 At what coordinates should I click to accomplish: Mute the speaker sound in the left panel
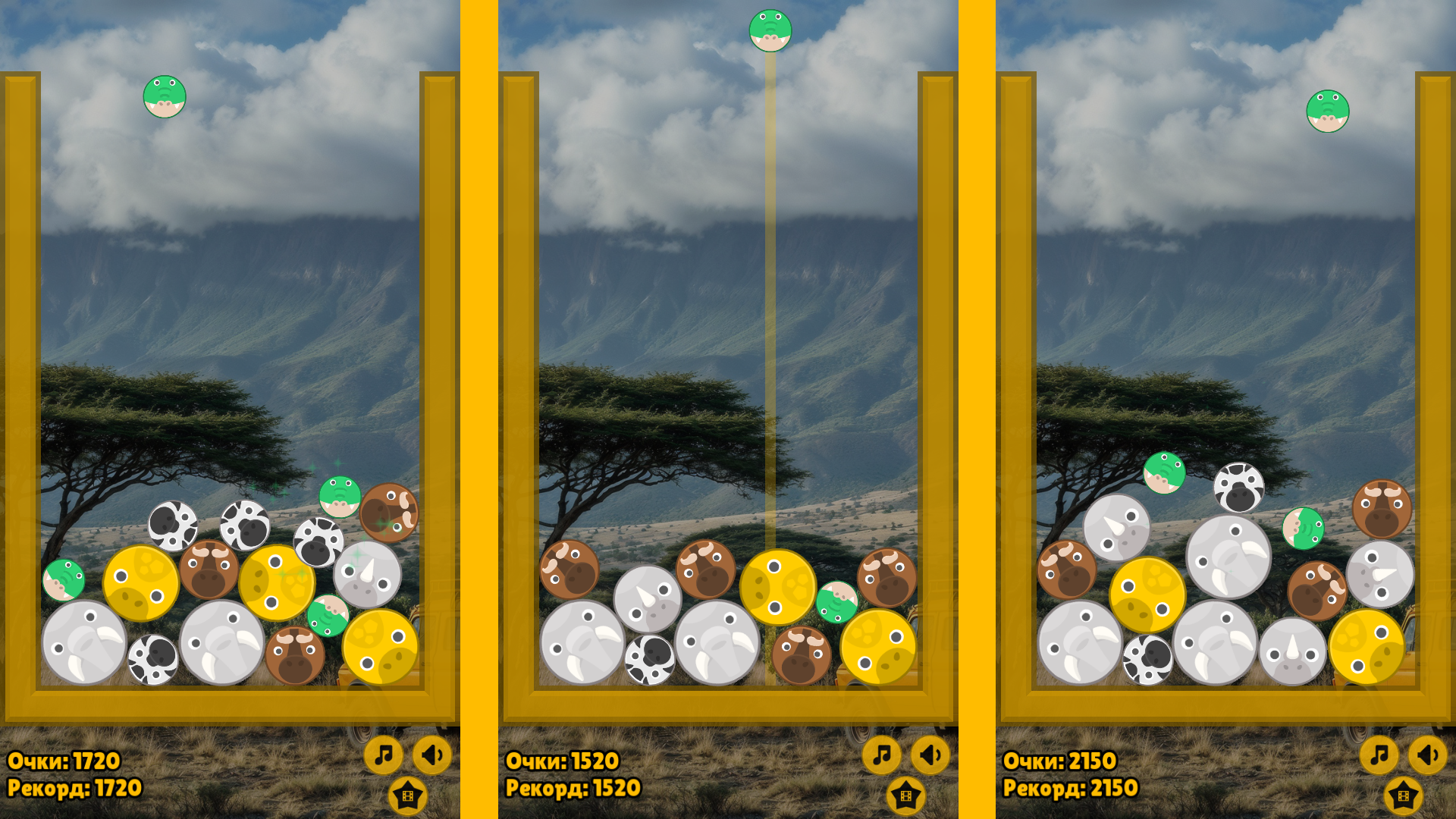click(x=432, y=755)
